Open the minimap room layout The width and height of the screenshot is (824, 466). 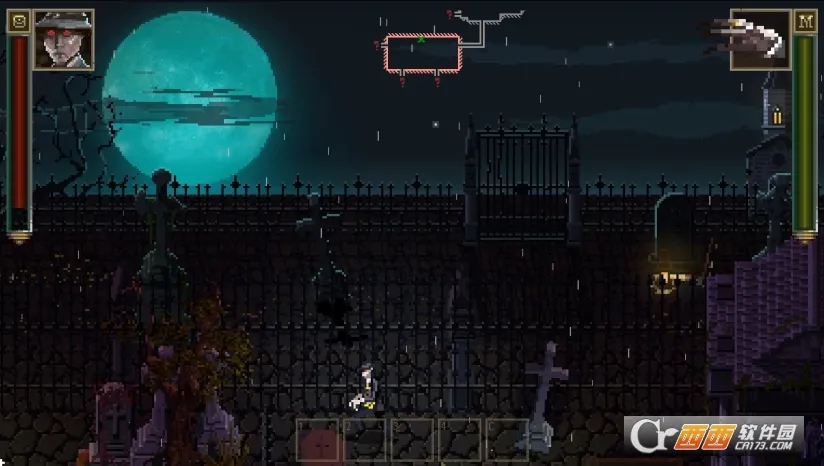[422, 53]
